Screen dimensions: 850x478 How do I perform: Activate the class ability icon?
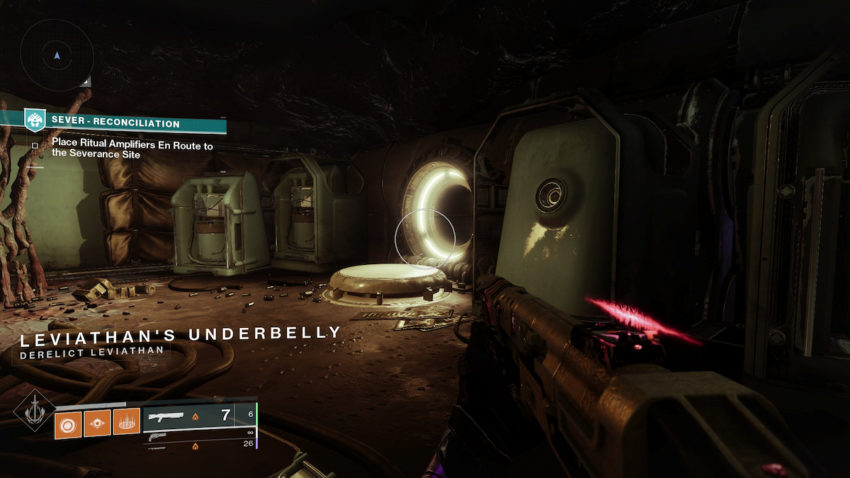[126, 424]
